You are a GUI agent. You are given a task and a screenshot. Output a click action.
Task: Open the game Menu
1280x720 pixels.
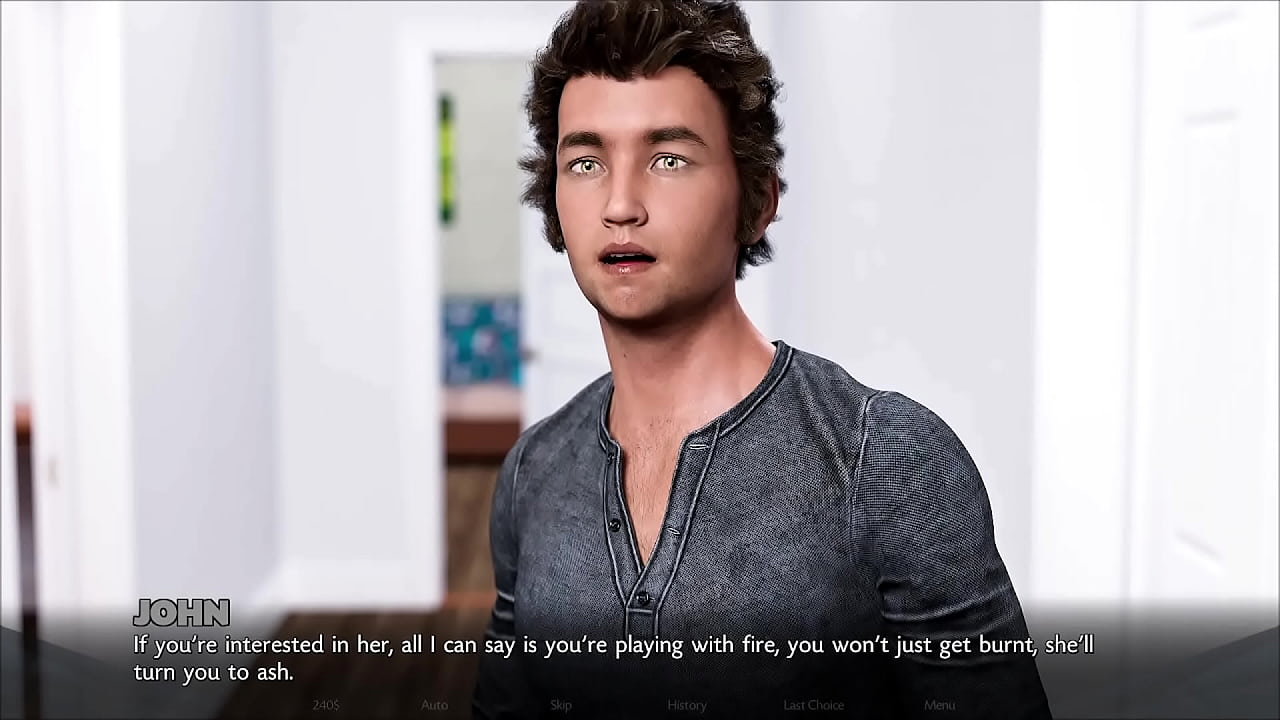coord(939,705)
